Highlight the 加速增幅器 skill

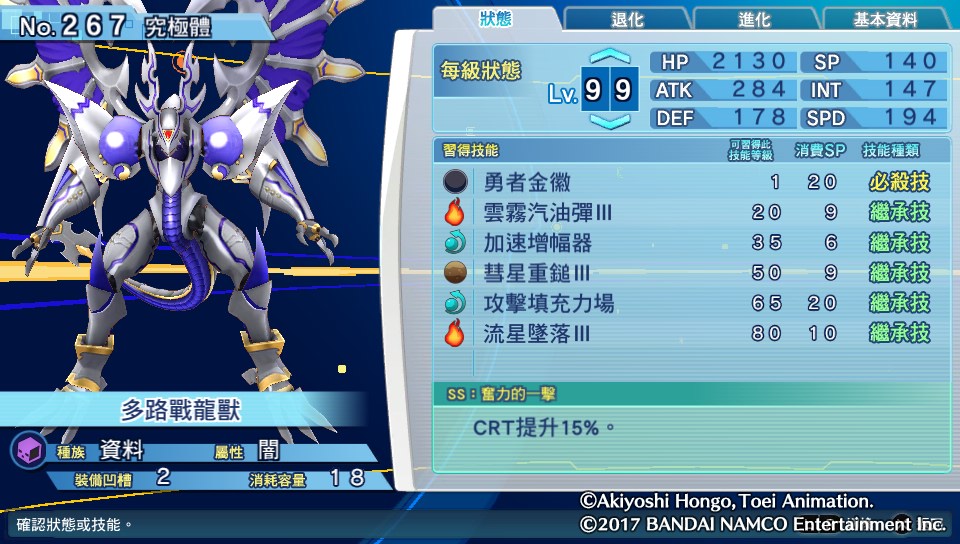pyautogui.click(x=688, y=242)
